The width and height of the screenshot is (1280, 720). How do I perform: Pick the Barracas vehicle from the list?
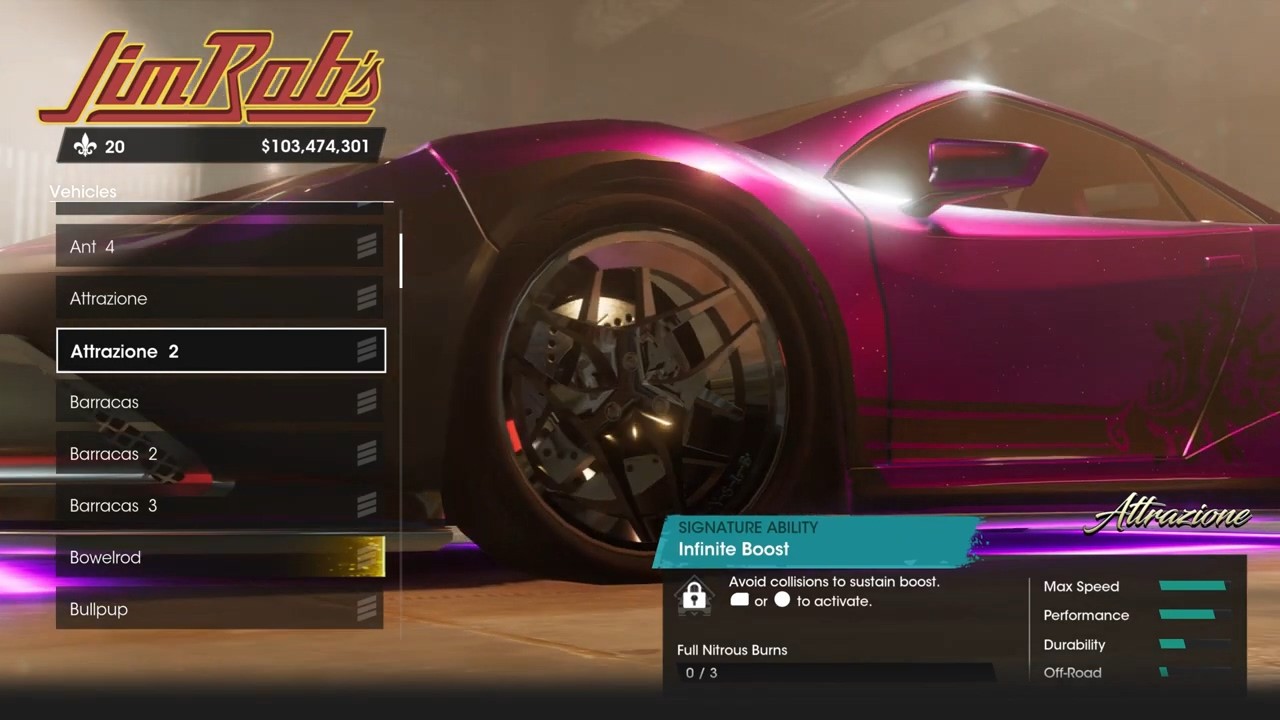220,402
